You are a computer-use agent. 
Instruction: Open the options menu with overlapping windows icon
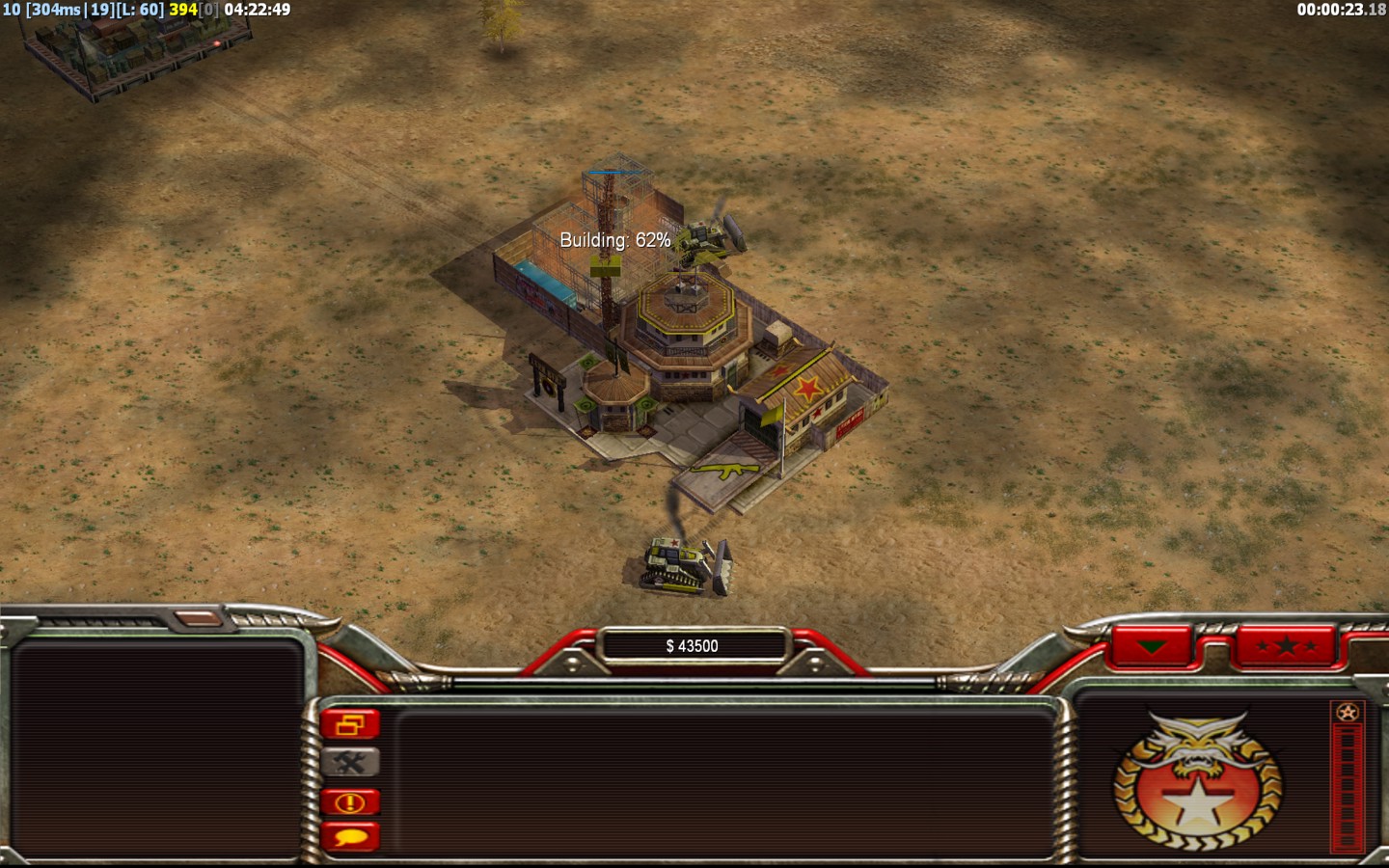click(350, 724)
